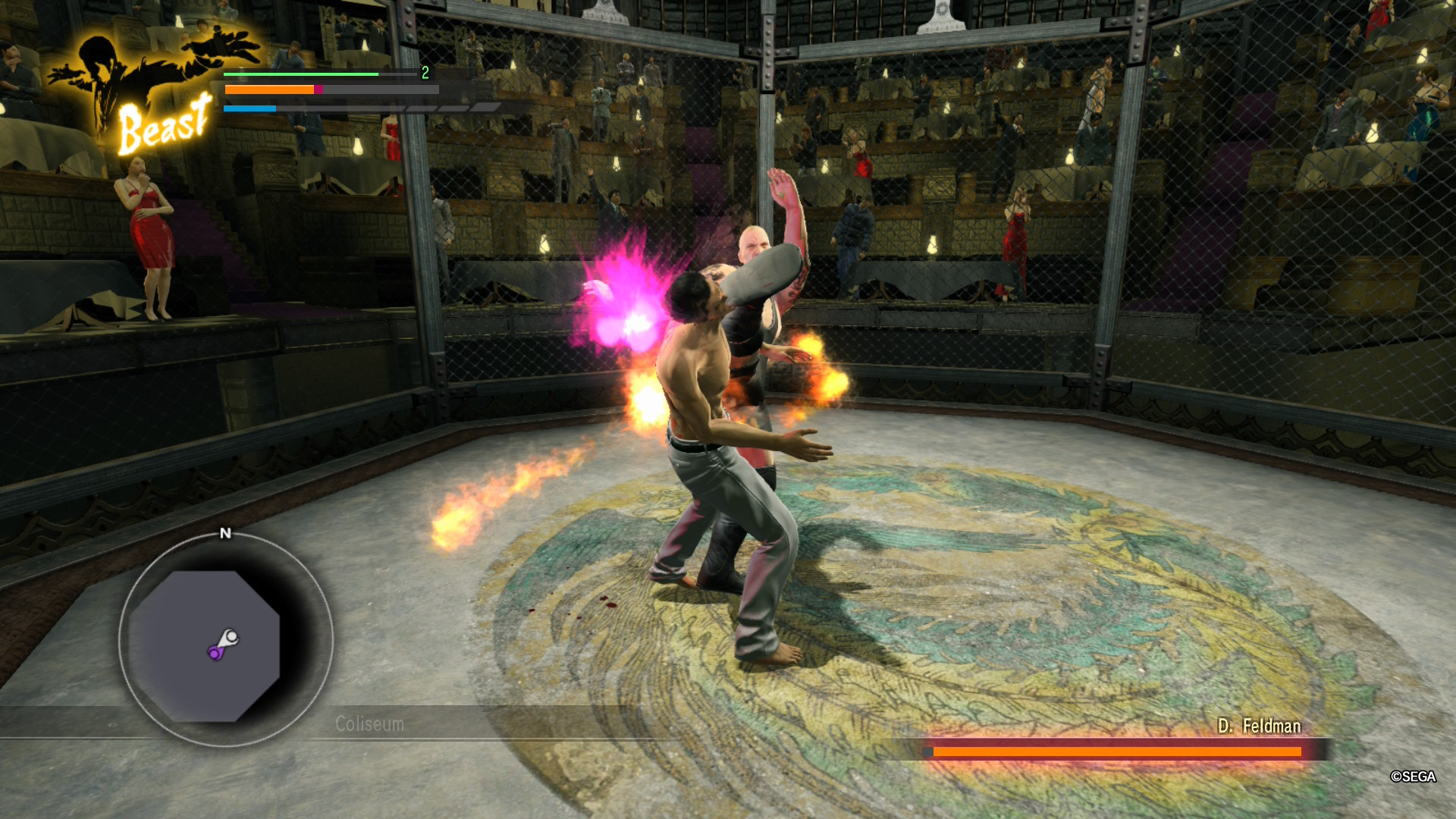Open the circular minimap
Viewport: 1456px width, 819px height.
coord(225,641)
